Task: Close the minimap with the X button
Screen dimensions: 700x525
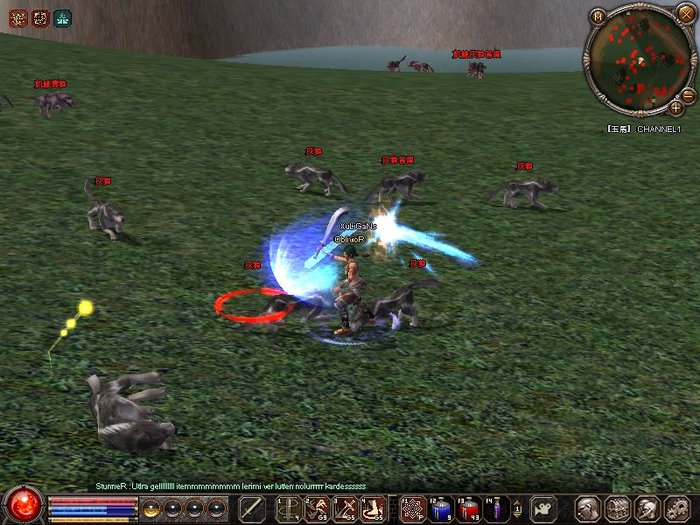Action: pyautogui.click(x=686, y=13)
